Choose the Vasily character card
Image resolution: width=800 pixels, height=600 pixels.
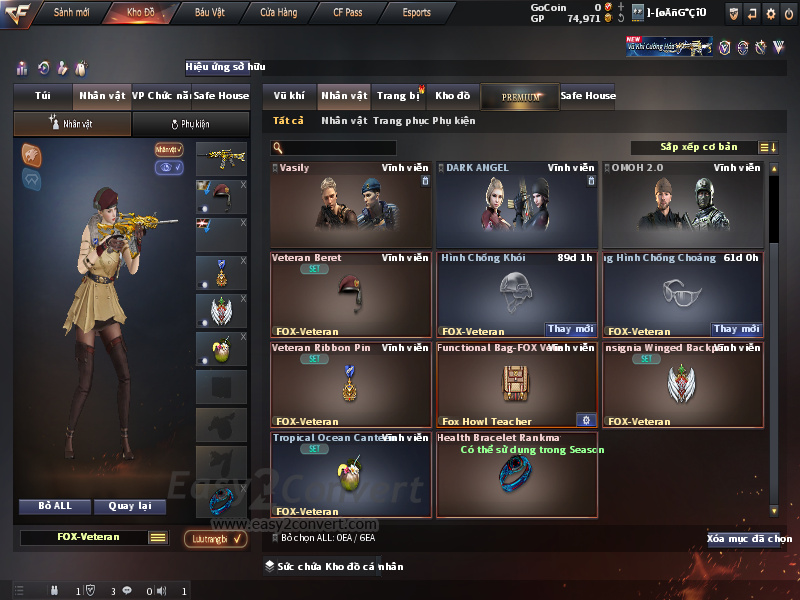click(x=351, y=205)
